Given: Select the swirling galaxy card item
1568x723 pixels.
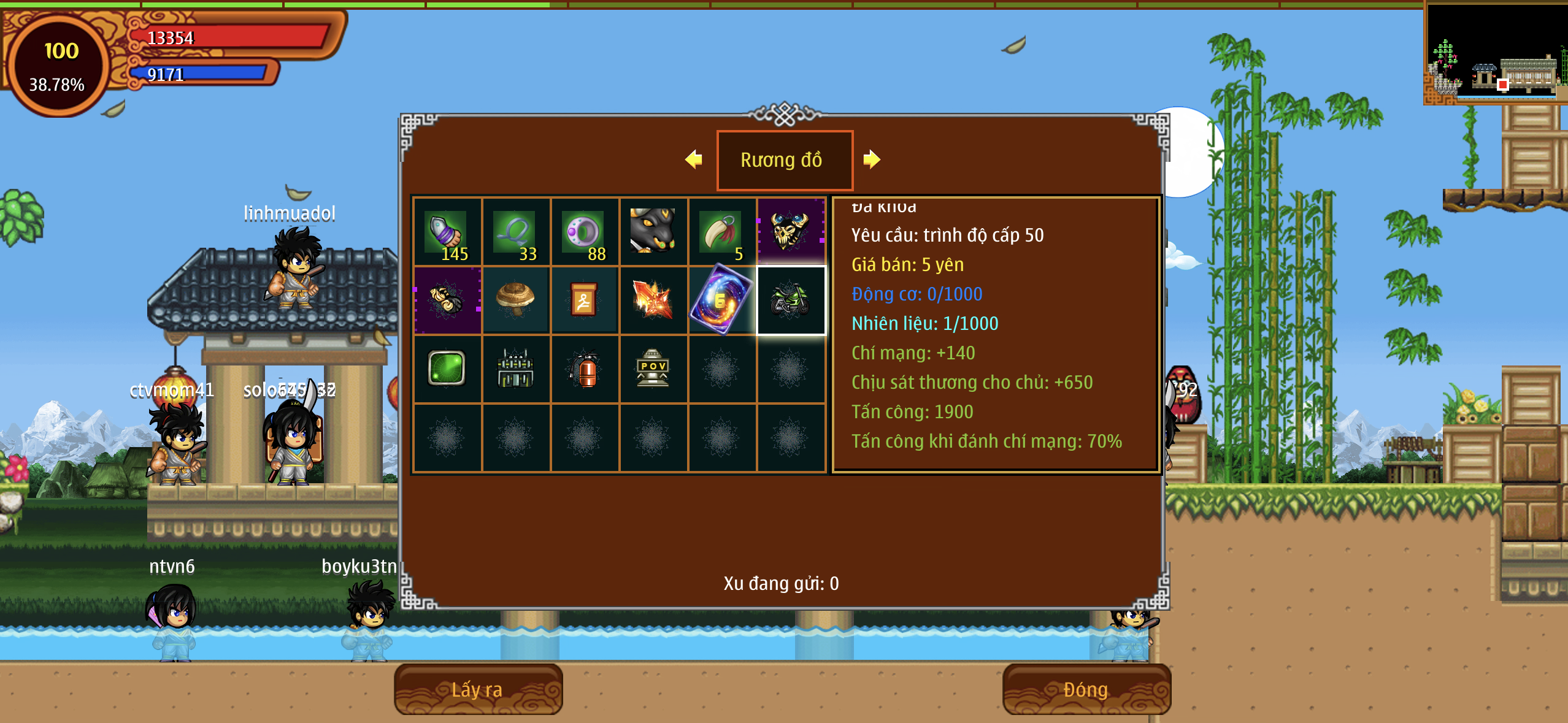Looking at the screenshot, I should coord(722,300).
